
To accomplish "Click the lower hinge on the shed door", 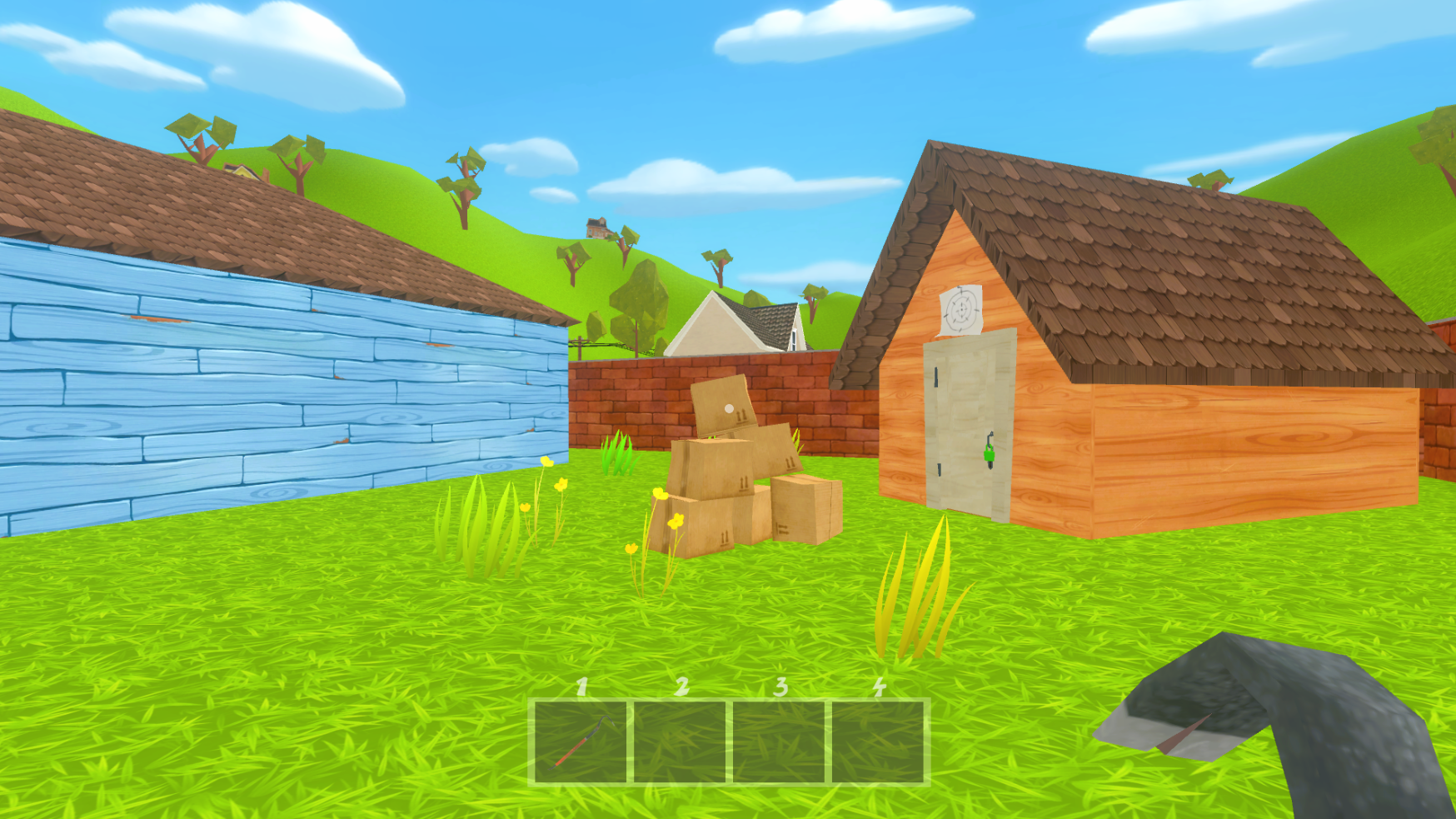I will [x=938, y=468].
